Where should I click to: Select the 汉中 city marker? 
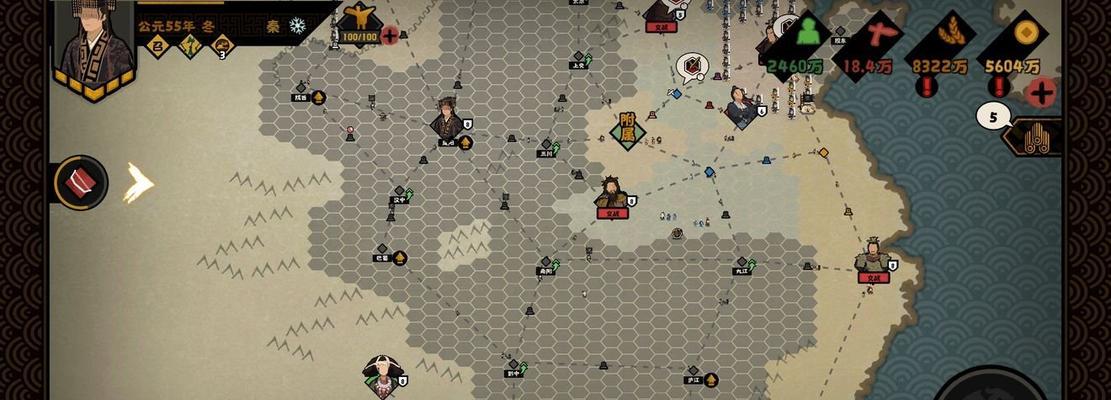pyautogui.click(x=400, y=197)
